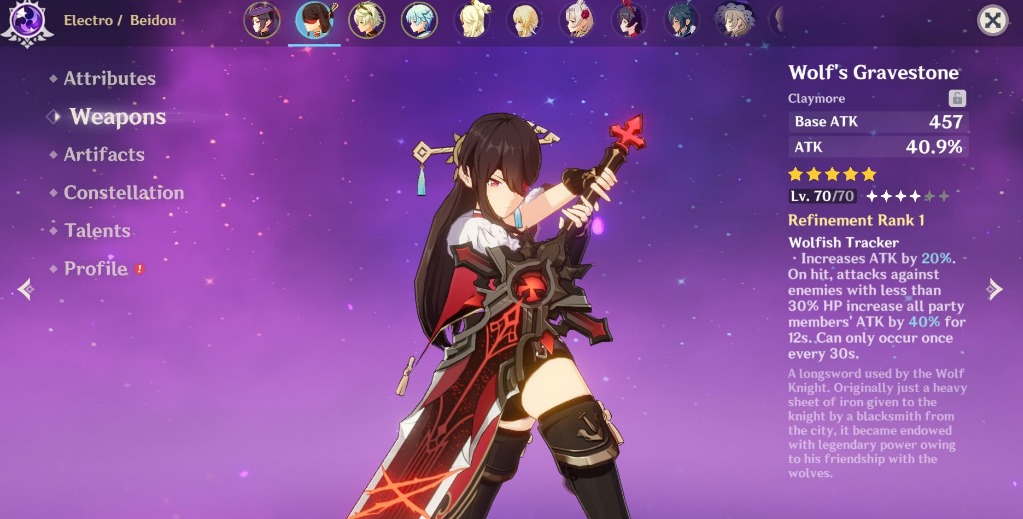1023x519 pixels.
Task: Open the Attributes menu entry
Action: (x=109, y=79)
